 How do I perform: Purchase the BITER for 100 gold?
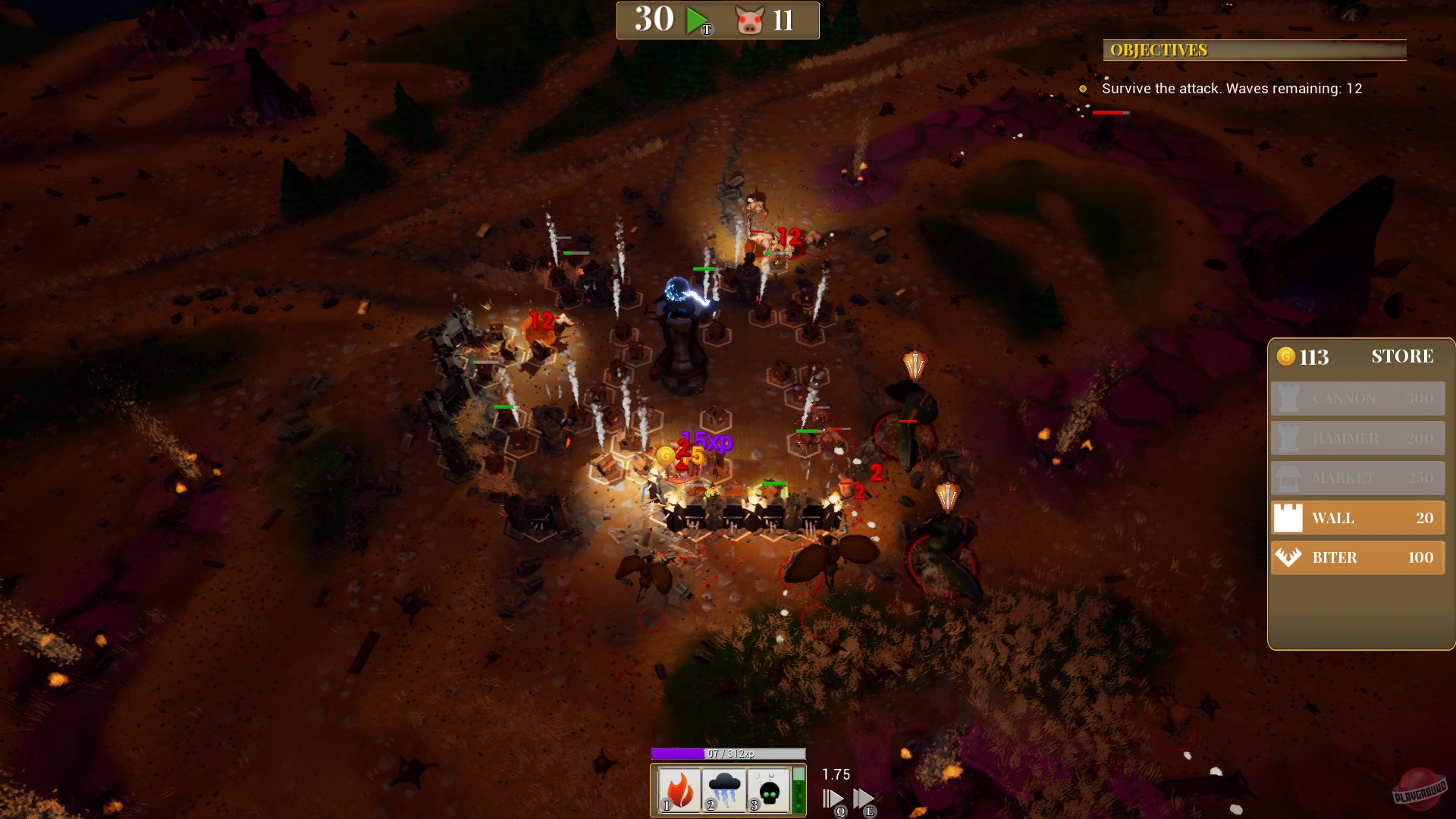1357,557
